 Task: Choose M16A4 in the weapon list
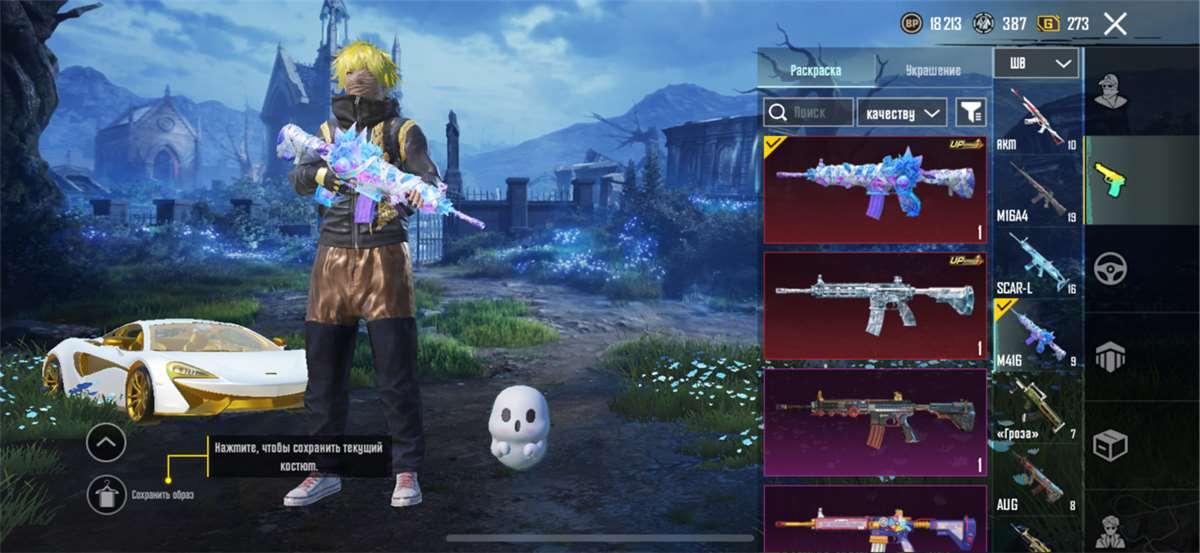[x=1036, y=190]
